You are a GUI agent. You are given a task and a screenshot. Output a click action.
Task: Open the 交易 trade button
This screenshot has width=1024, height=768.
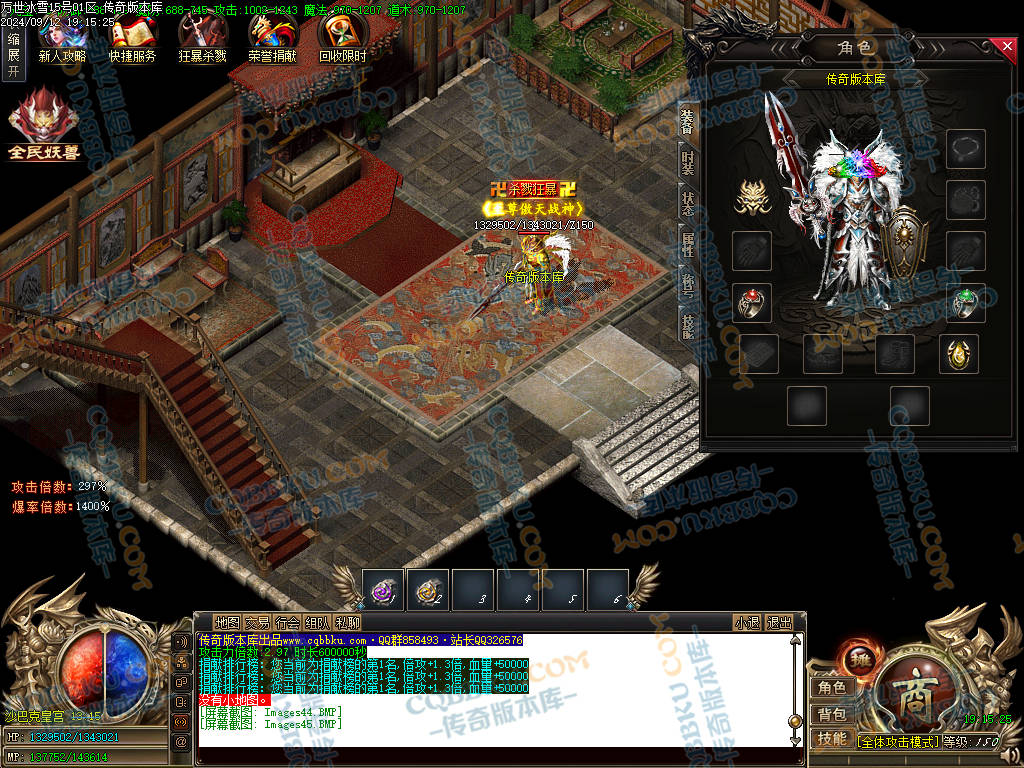pos(258,622)
